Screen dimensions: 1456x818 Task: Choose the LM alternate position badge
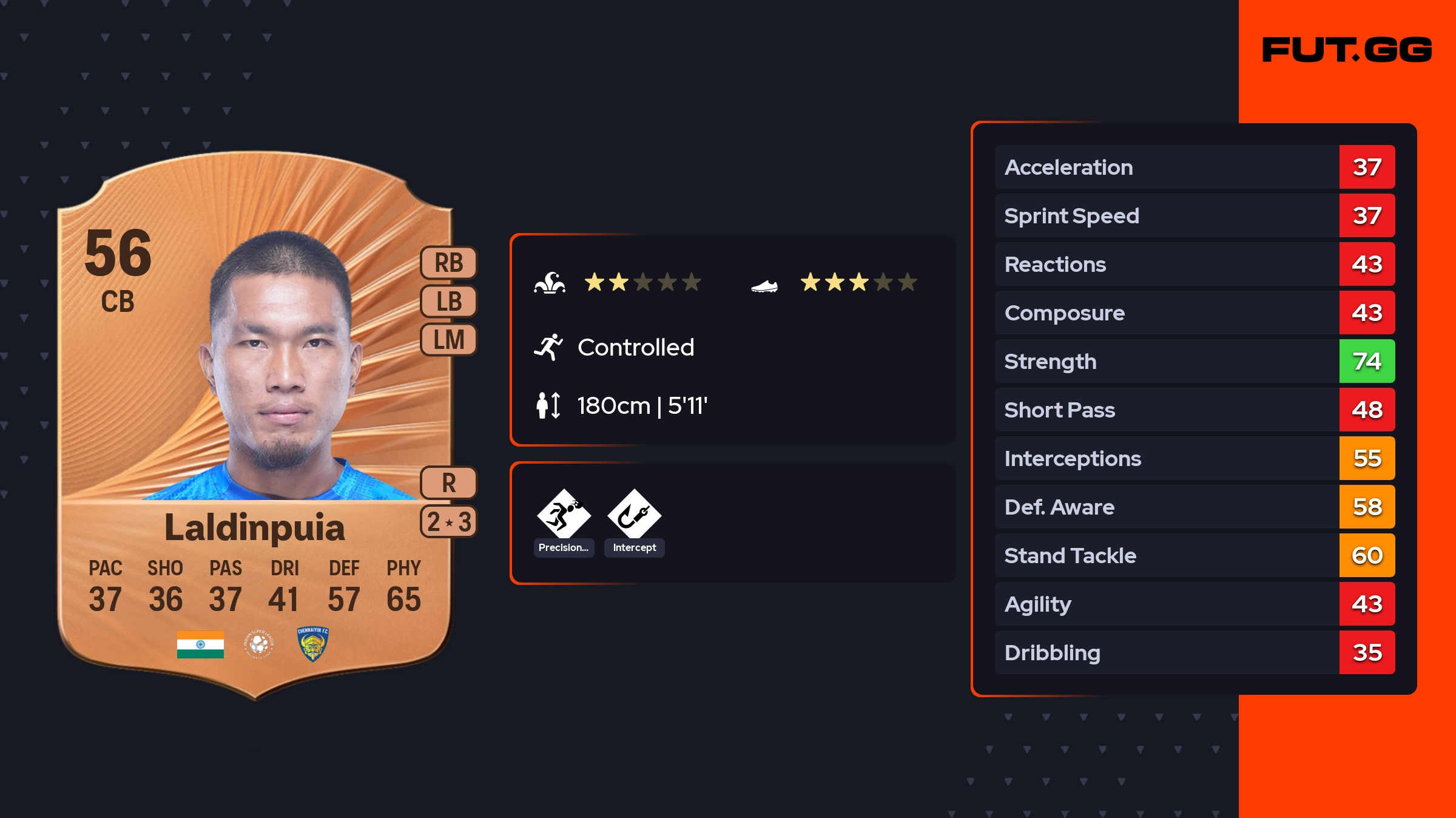coord(448,340)
